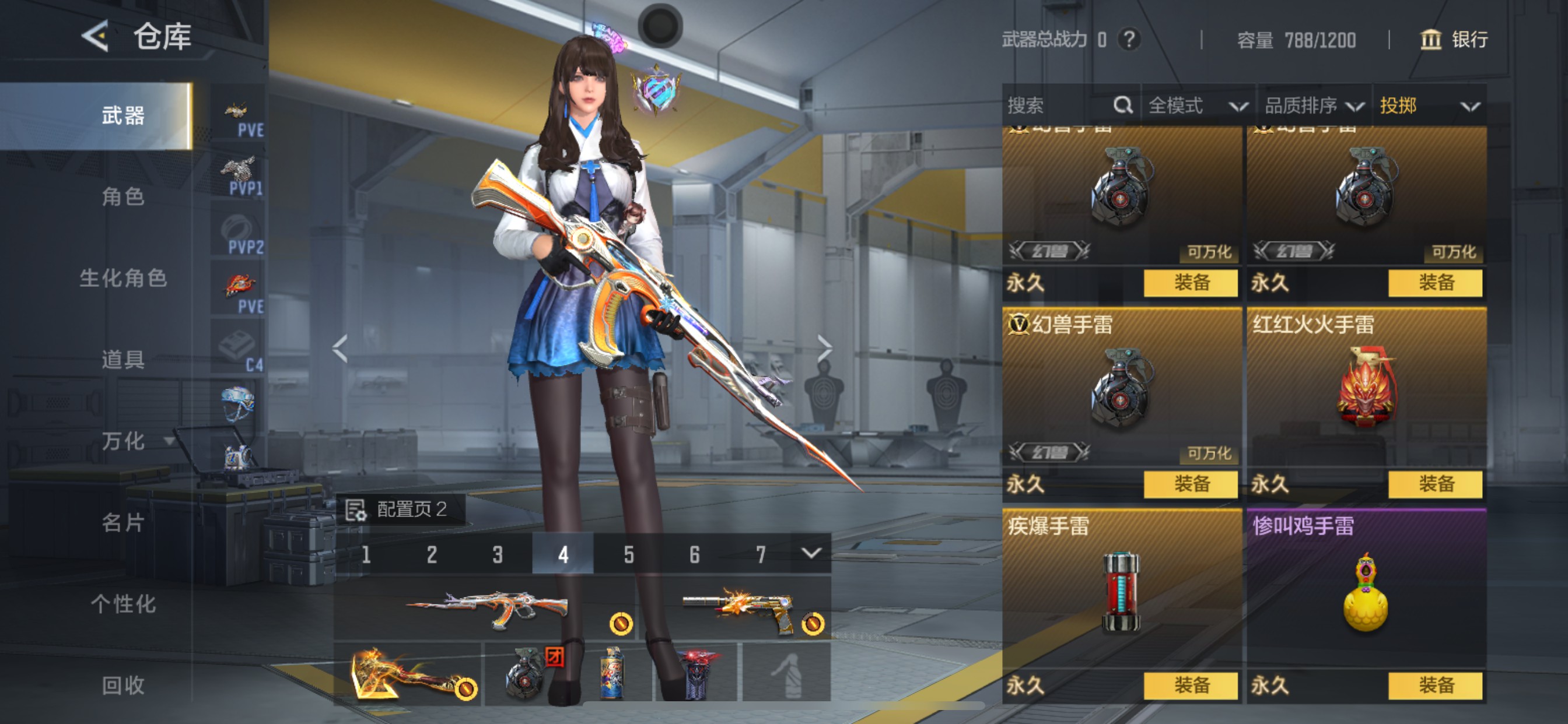Screen dimensions: 1568x724
Task: Show the weapon power help tooltip
Action: coord(1129,40)
